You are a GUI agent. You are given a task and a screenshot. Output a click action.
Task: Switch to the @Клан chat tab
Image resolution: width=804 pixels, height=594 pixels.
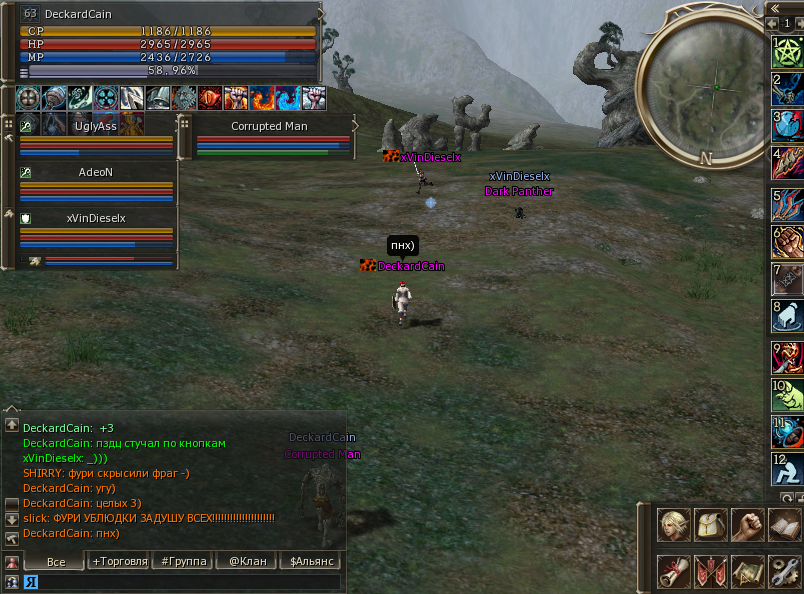point(247,561)
